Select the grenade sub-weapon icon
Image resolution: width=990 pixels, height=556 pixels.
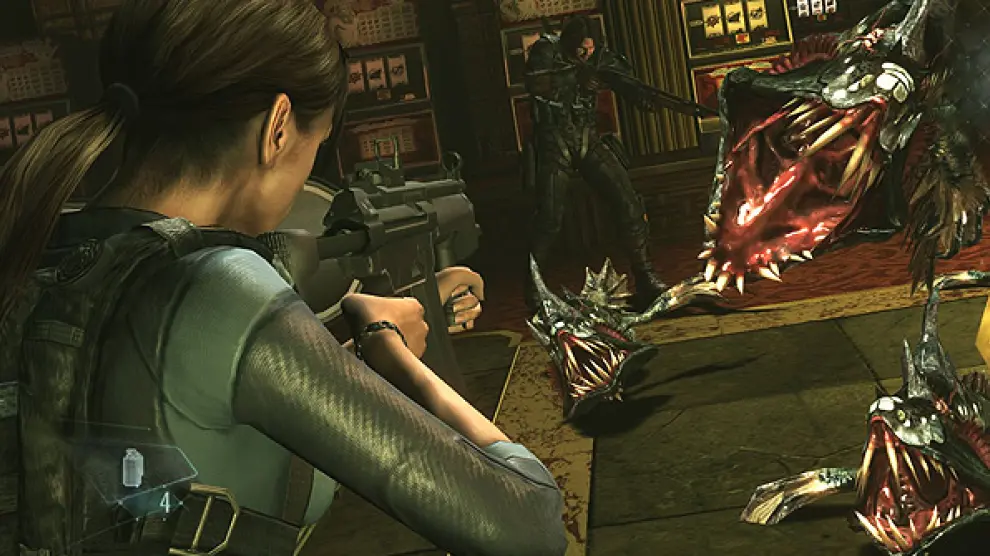pos(134,466)
